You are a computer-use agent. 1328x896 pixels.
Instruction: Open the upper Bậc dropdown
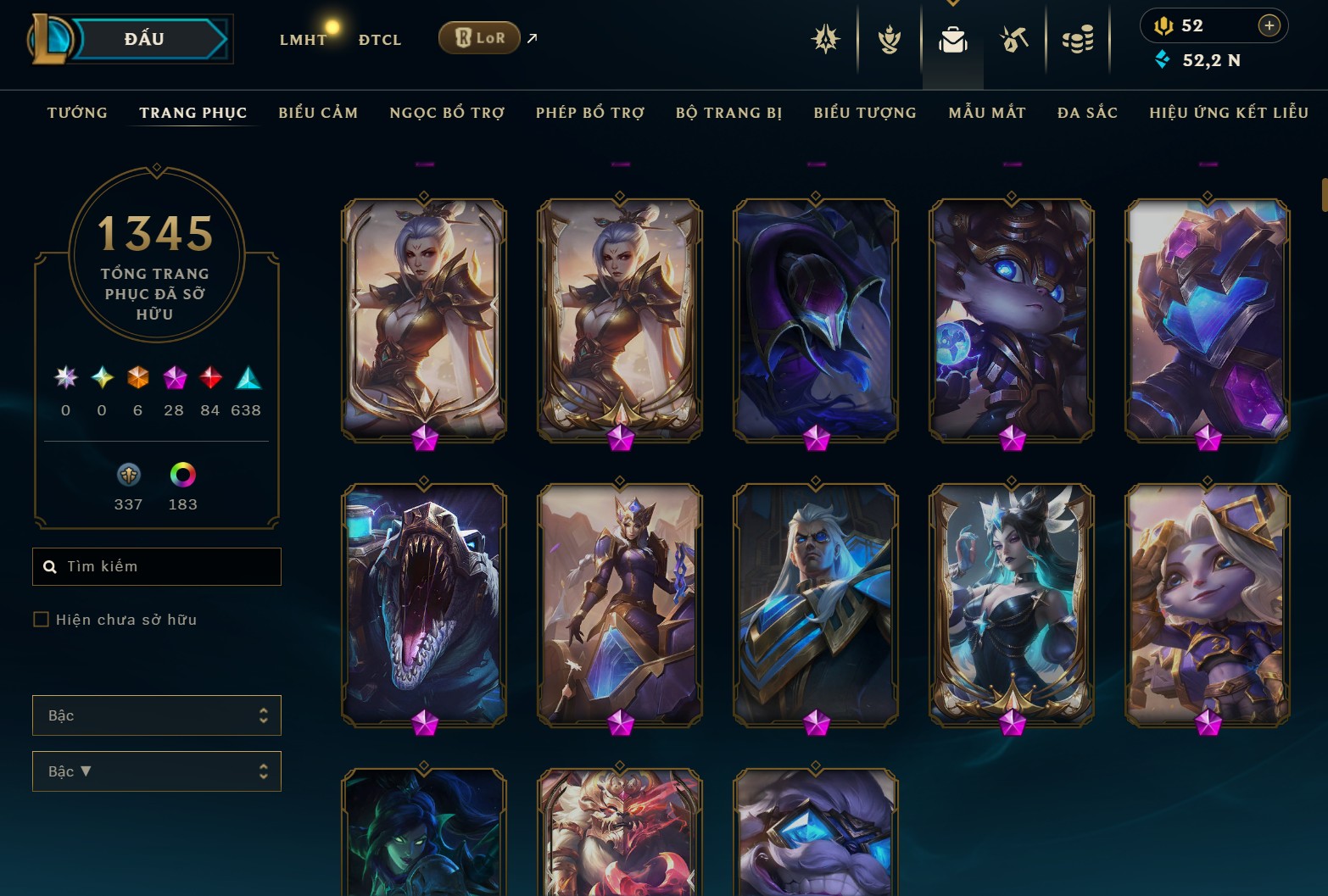tap(157, 715)
